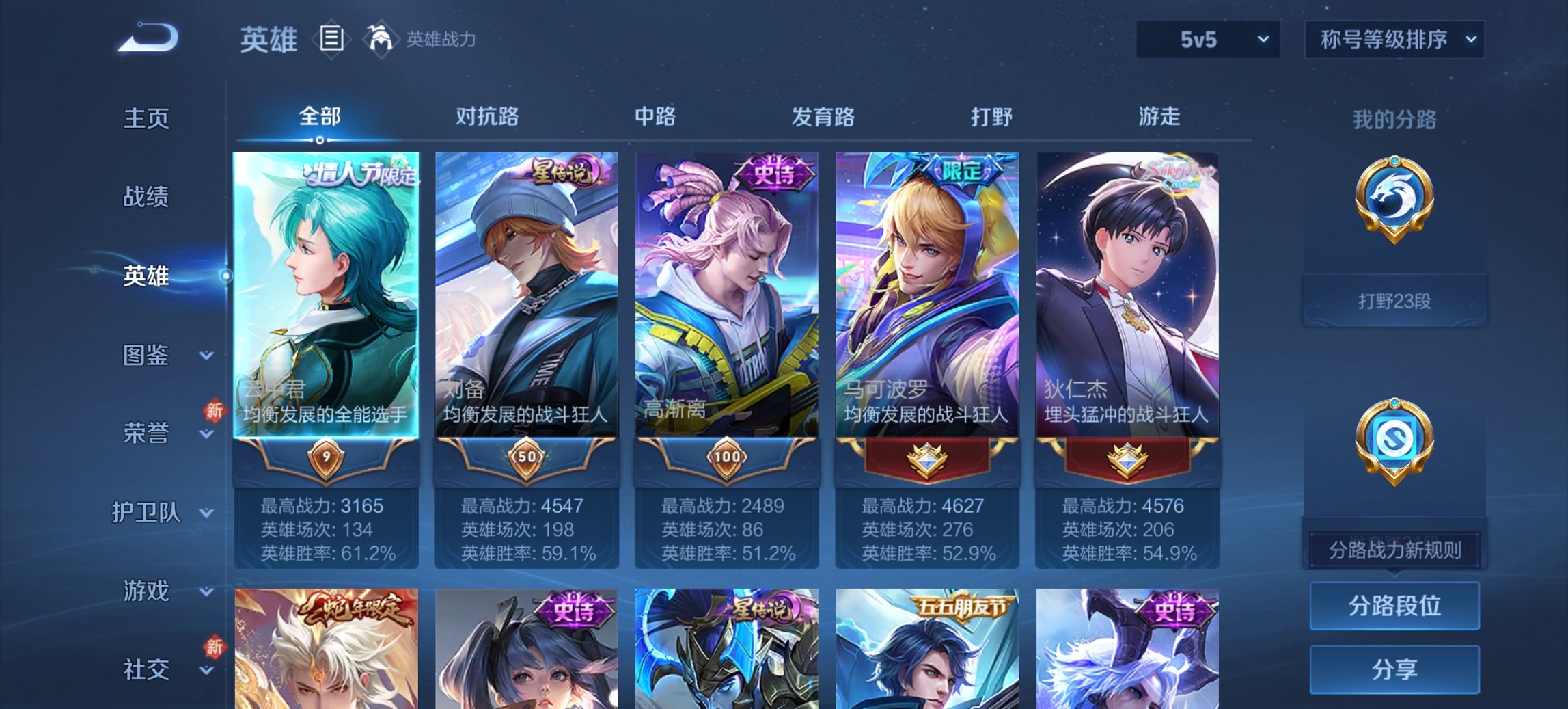This screenshot has width=1568, height=709.
Task: Open the hero list icon next to 英雄 title
Action: (x=331, y=40)
